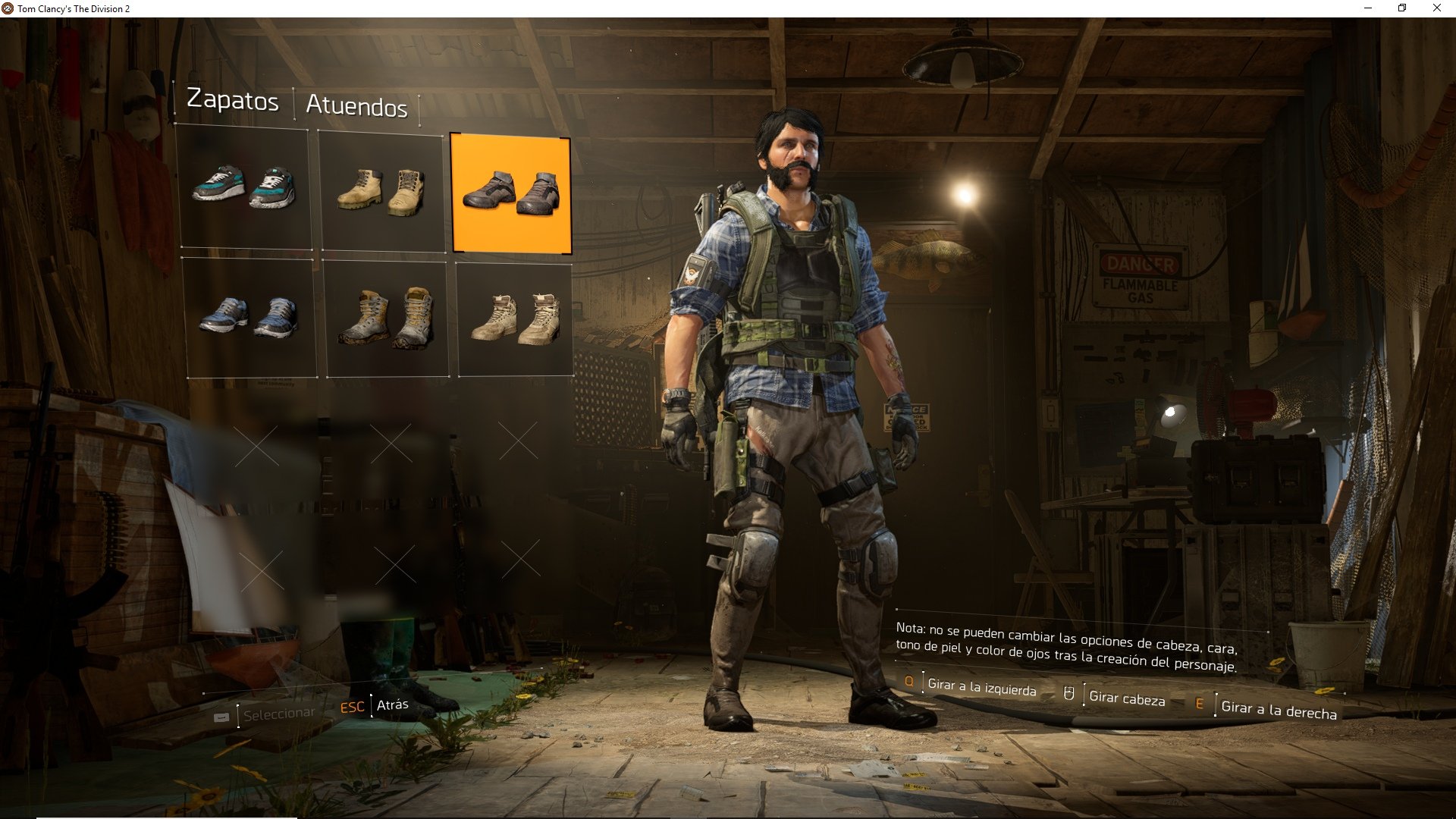The height and width of the screenshot is (819, 1456).
Task: Minimize the game window
Action: 1368,8
